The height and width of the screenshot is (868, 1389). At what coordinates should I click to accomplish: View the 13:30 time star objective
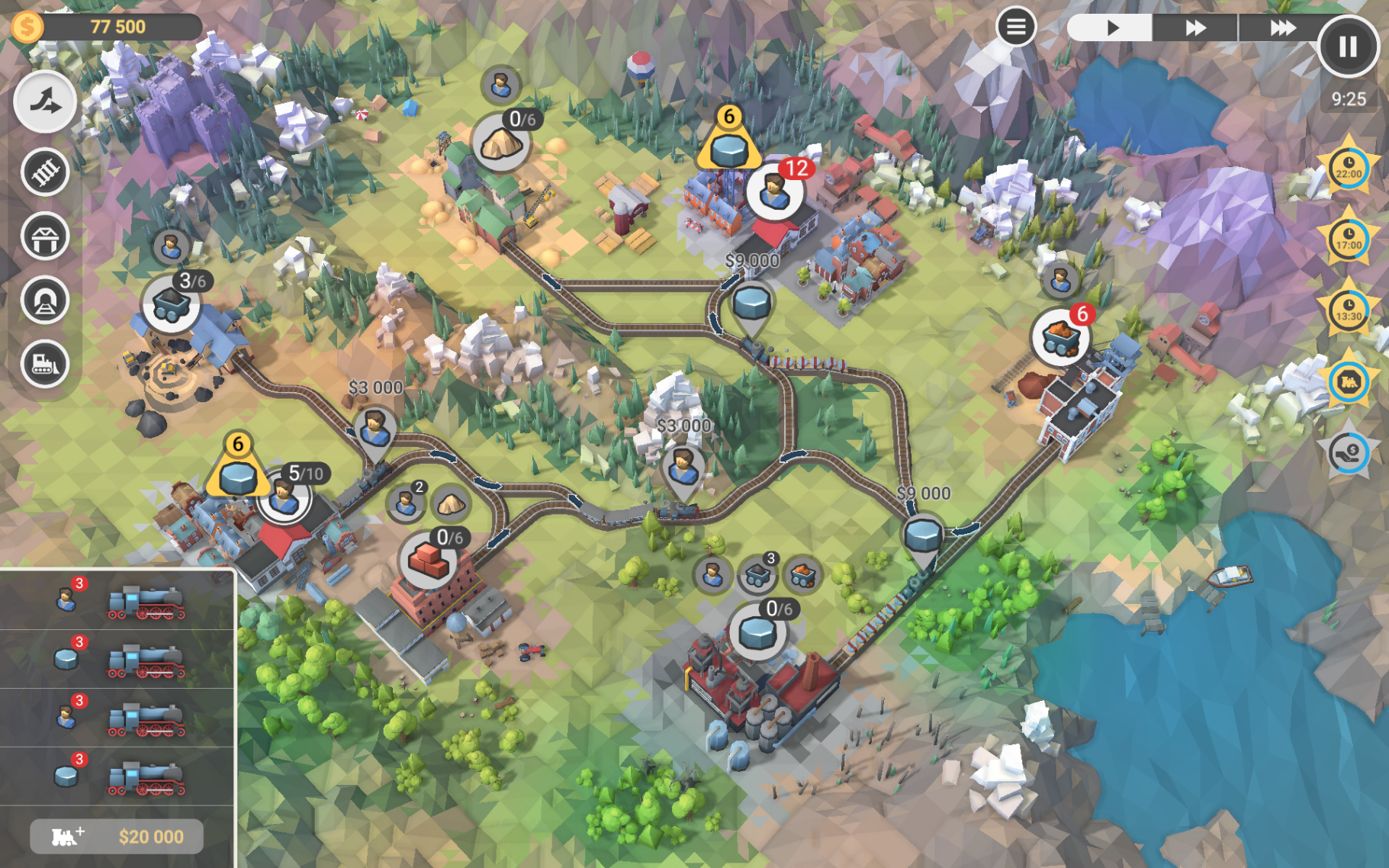point(1348,310)
